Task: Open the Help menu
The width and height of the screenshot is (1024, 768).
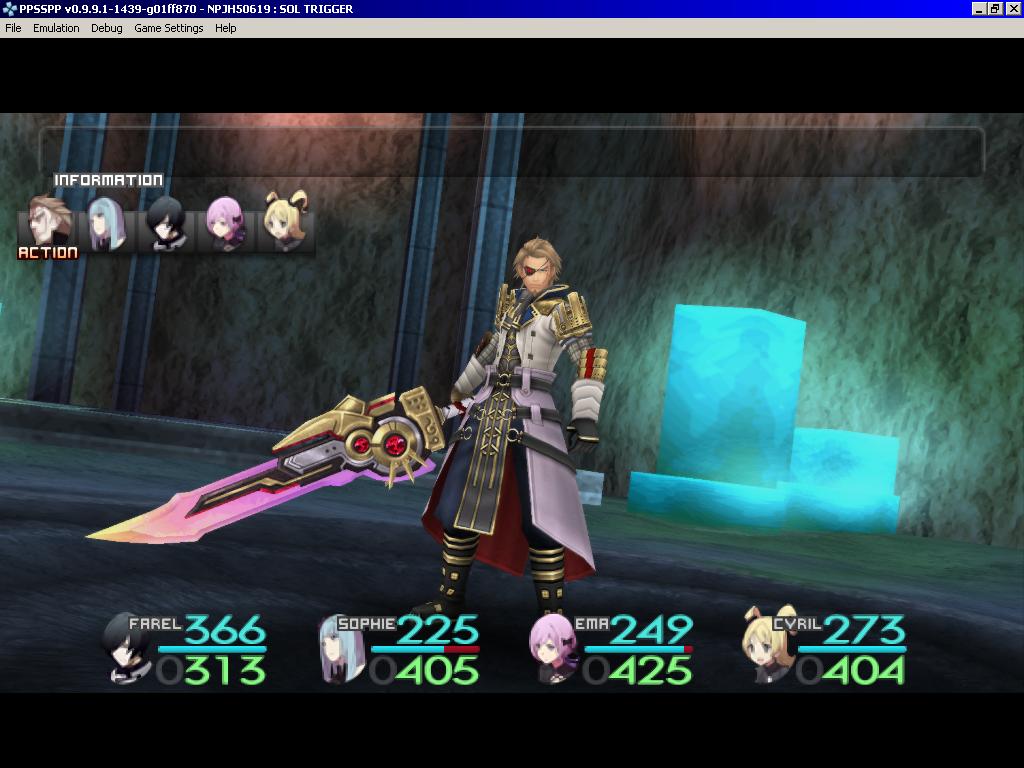Action: (x=226, y=28)
